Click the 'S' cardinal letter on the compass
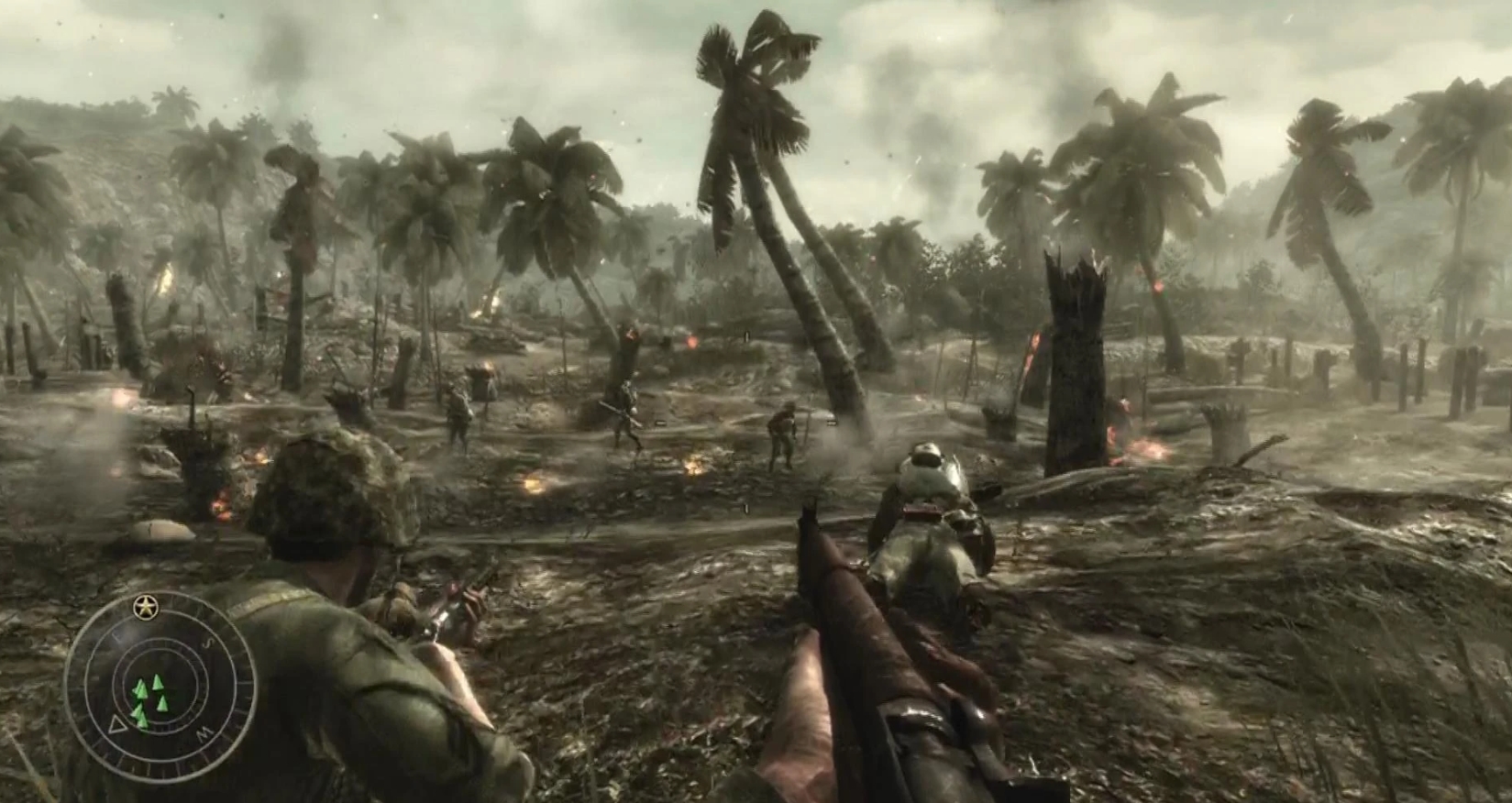1512x803 pixels. point(208,642)
